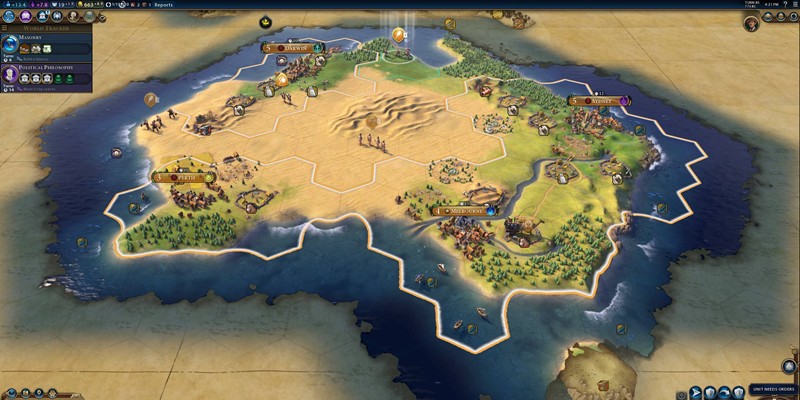Click the Perth city banner
Screen dimensions: 800x400
183,177
